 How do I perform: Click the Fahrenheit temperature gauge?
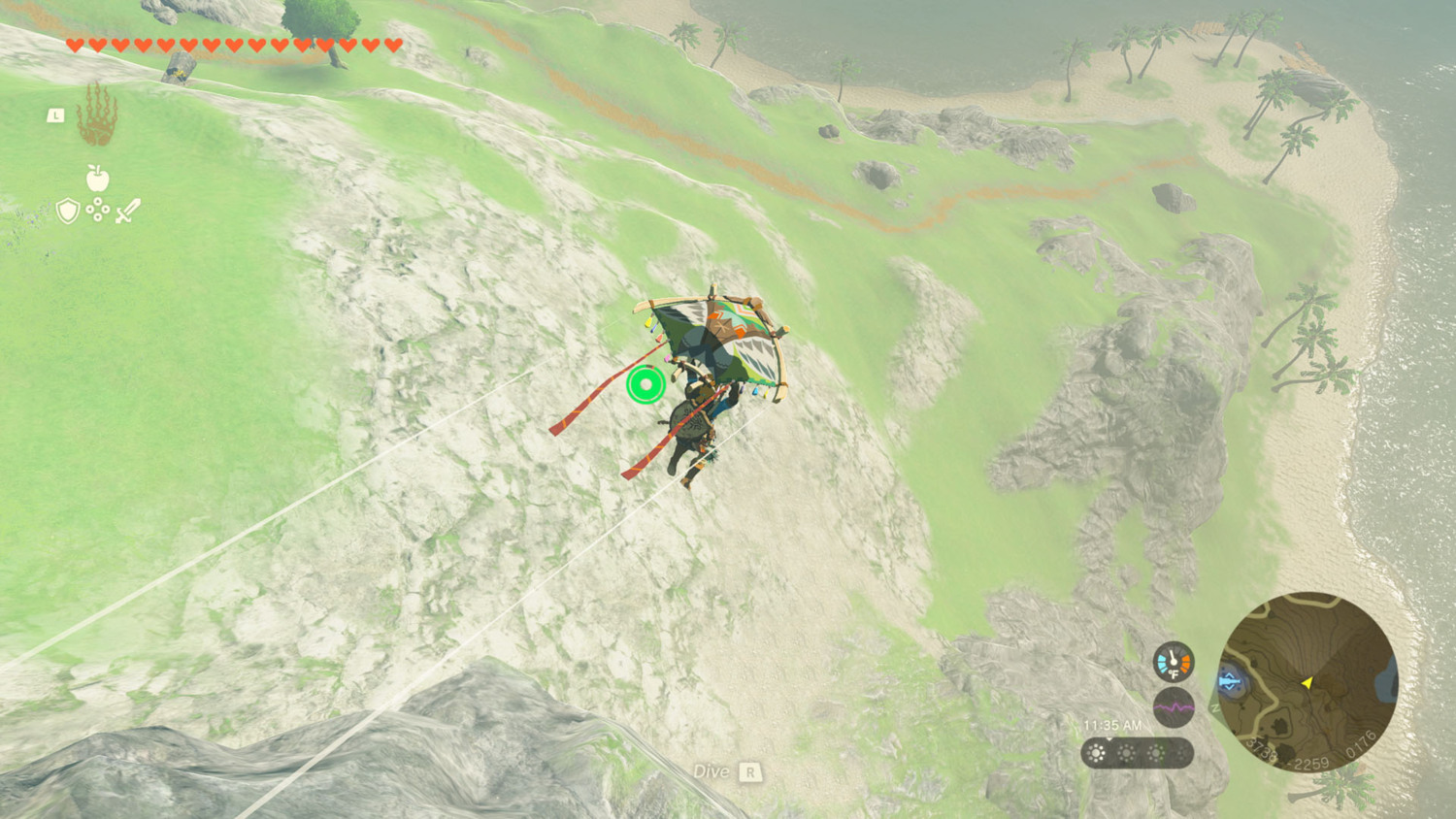(x=1174, y=664)
